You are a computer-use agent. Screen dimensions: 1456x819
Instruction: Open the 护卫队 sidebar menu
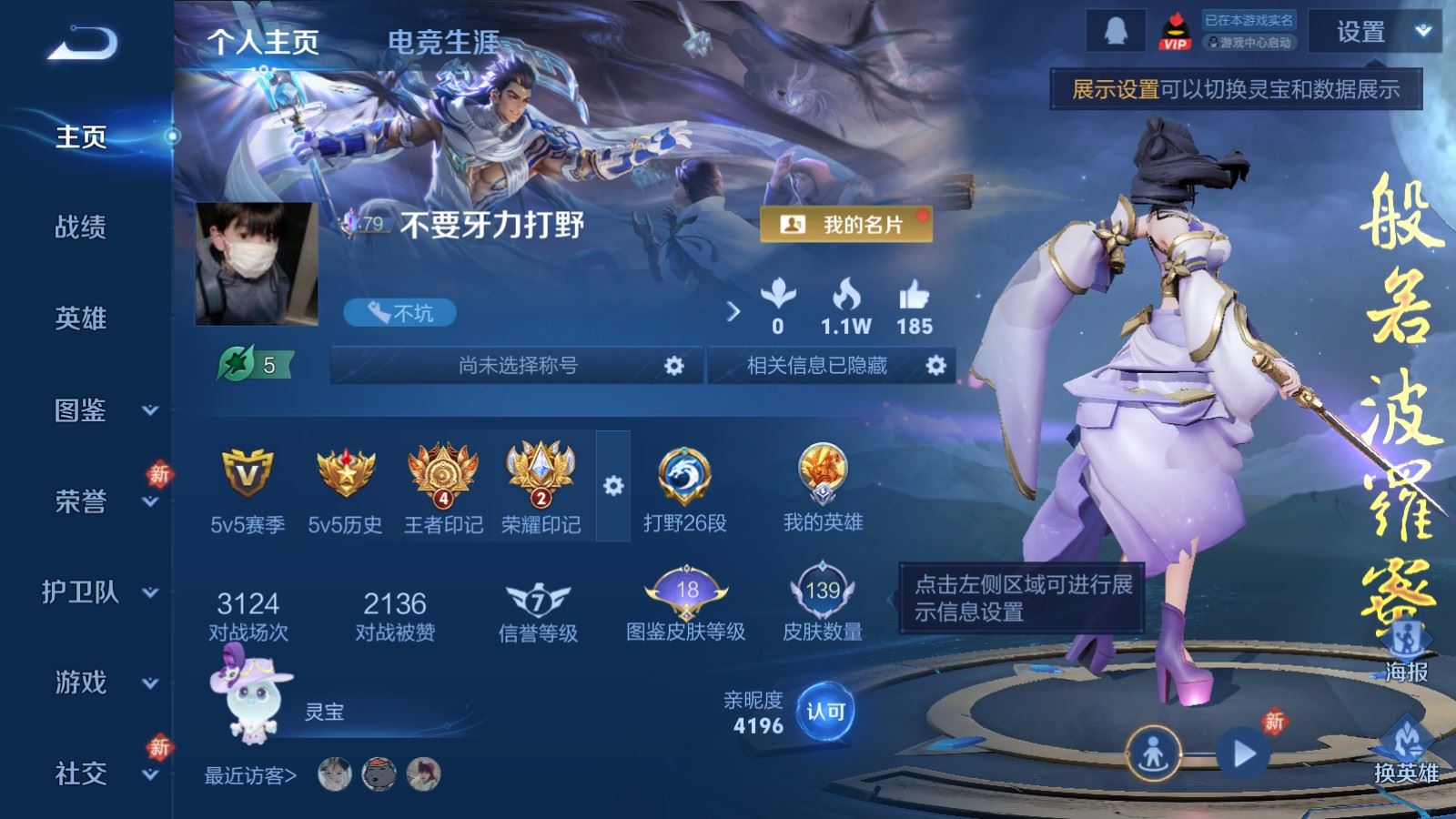point(100,592)
